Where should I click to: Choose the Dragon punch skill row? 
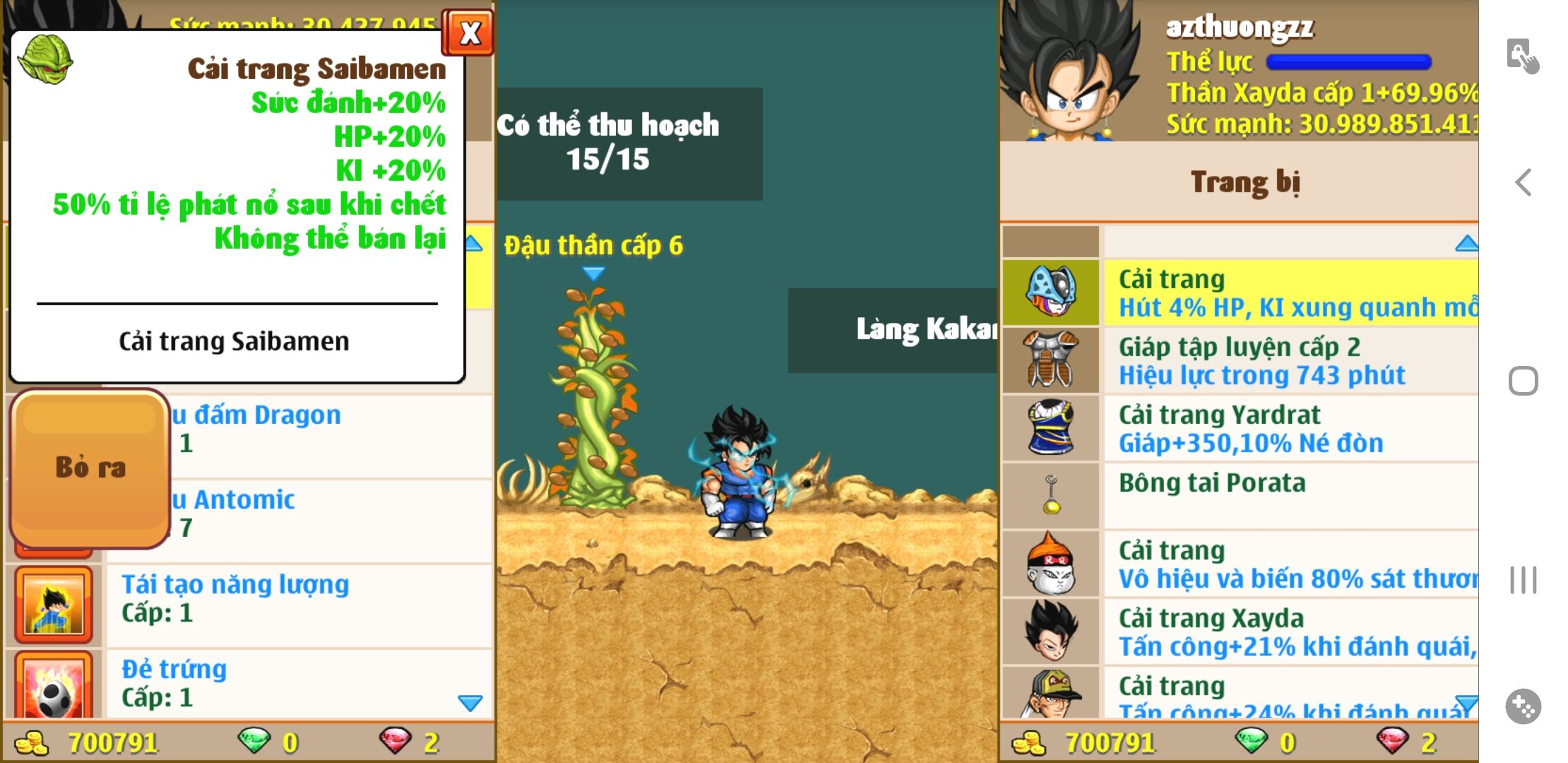coord(331,429)
